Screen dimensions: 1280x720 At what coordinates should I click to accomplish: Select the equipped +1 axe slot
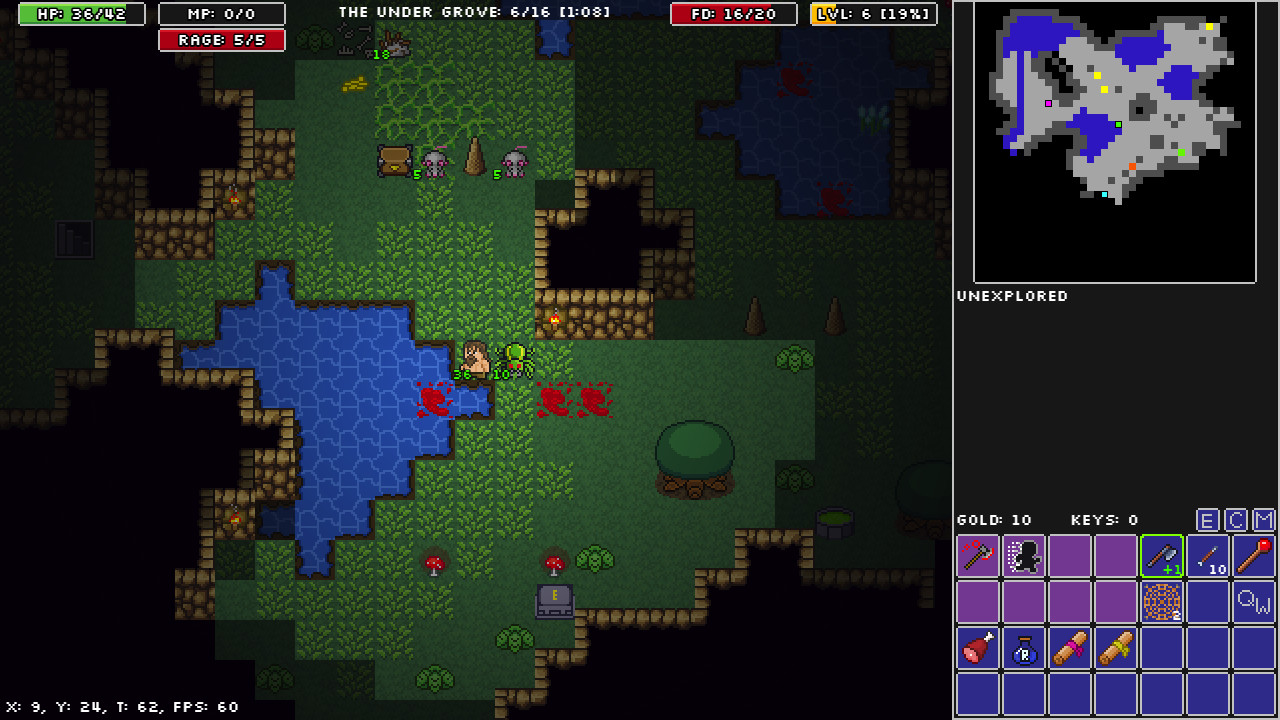coord(1162,556)
